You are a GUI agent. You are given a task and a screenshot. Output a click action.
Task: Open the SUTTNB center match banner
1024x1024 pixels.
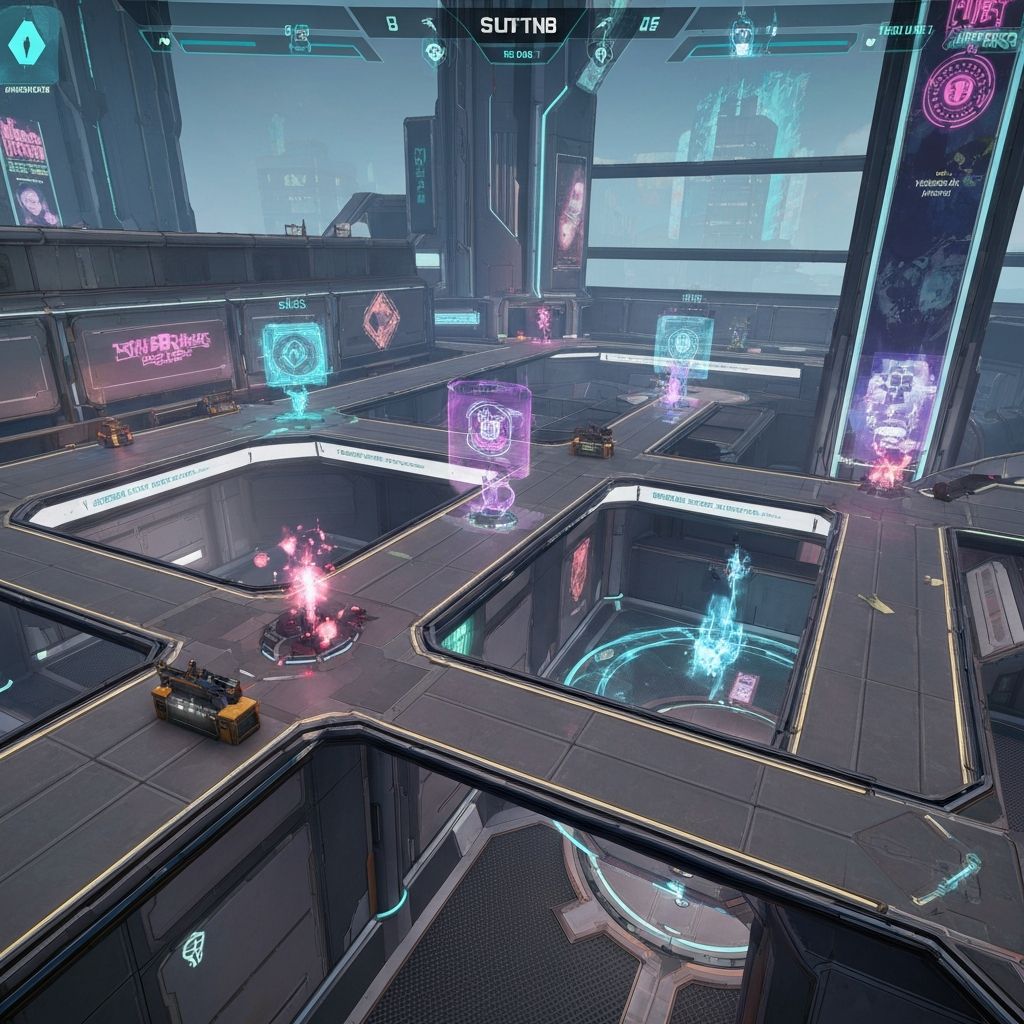click(518, 23)
